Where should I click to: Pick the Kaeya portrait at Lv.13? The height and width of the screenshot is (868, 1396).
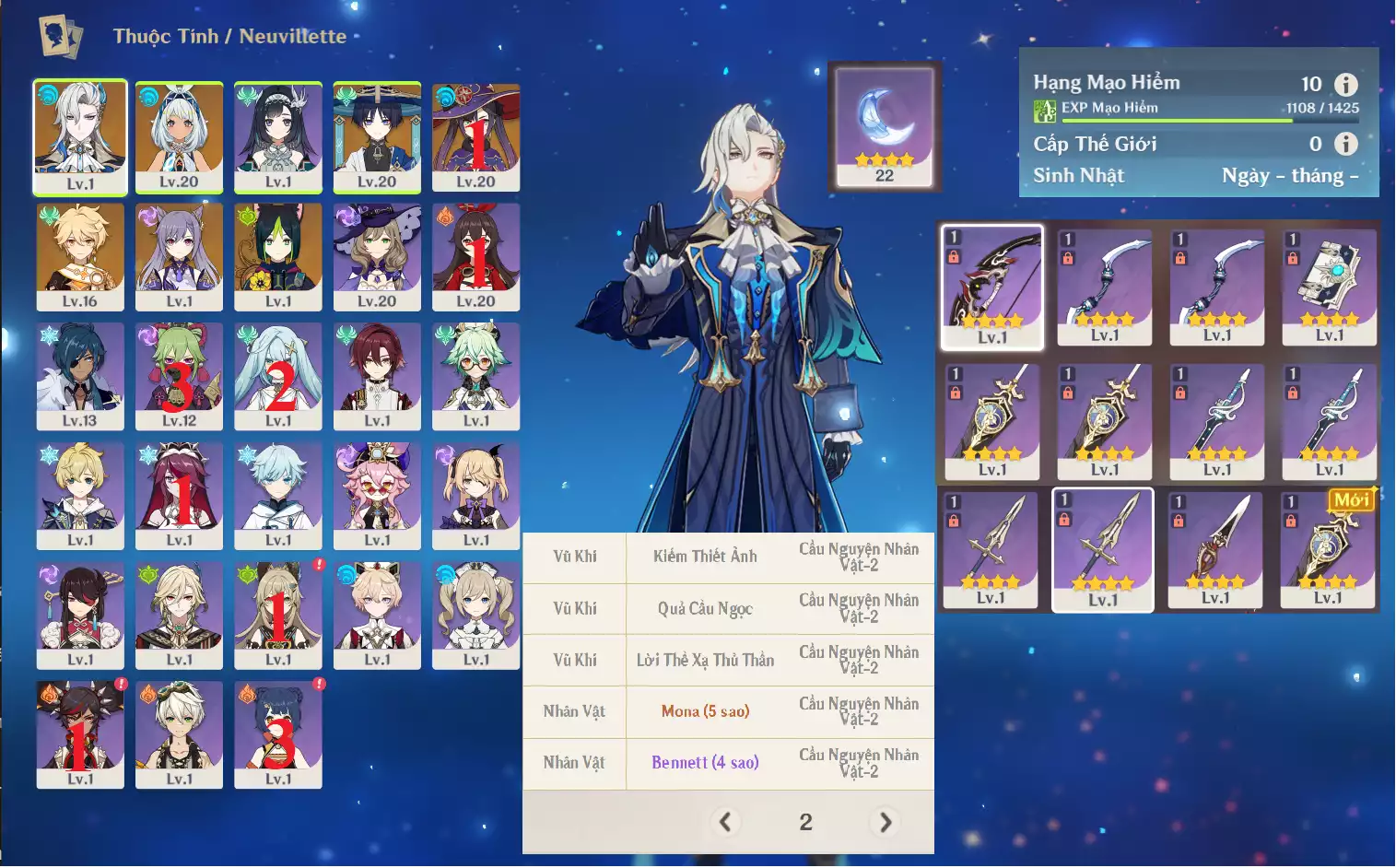point(80,376)
